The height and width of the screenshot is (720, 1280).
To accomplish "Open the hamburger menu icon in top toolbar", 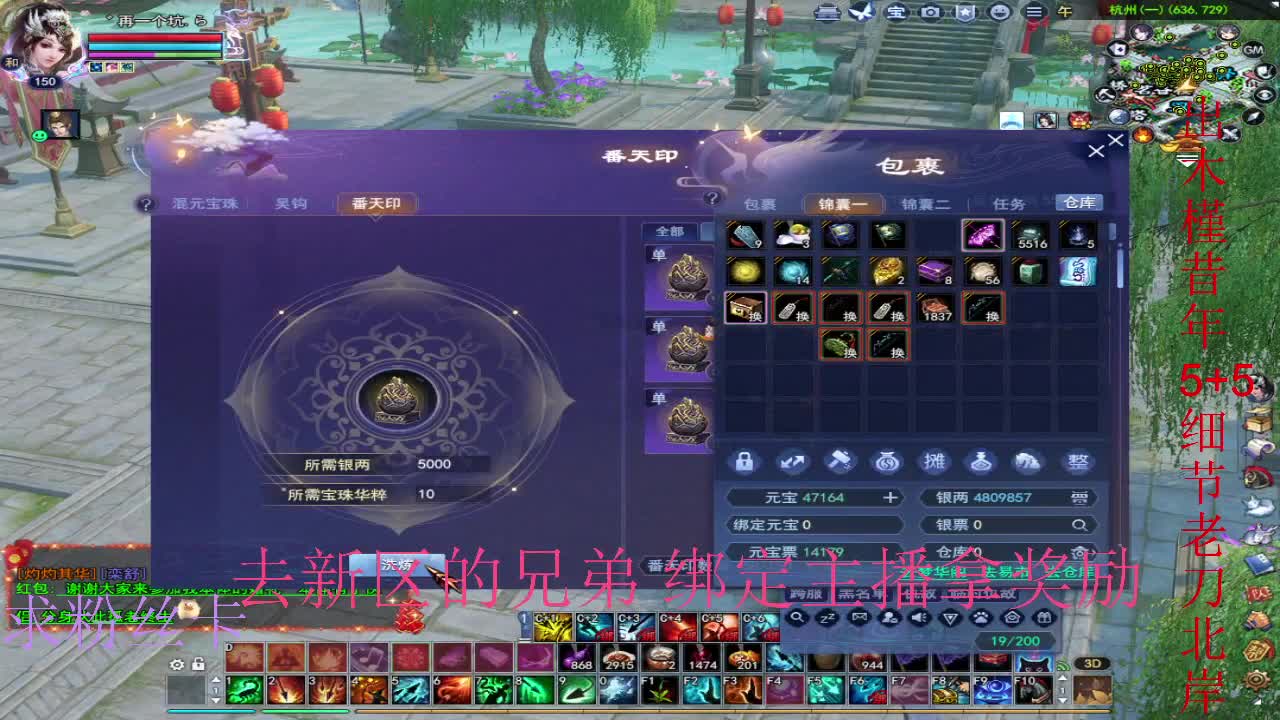I will tap(1036, 12).
